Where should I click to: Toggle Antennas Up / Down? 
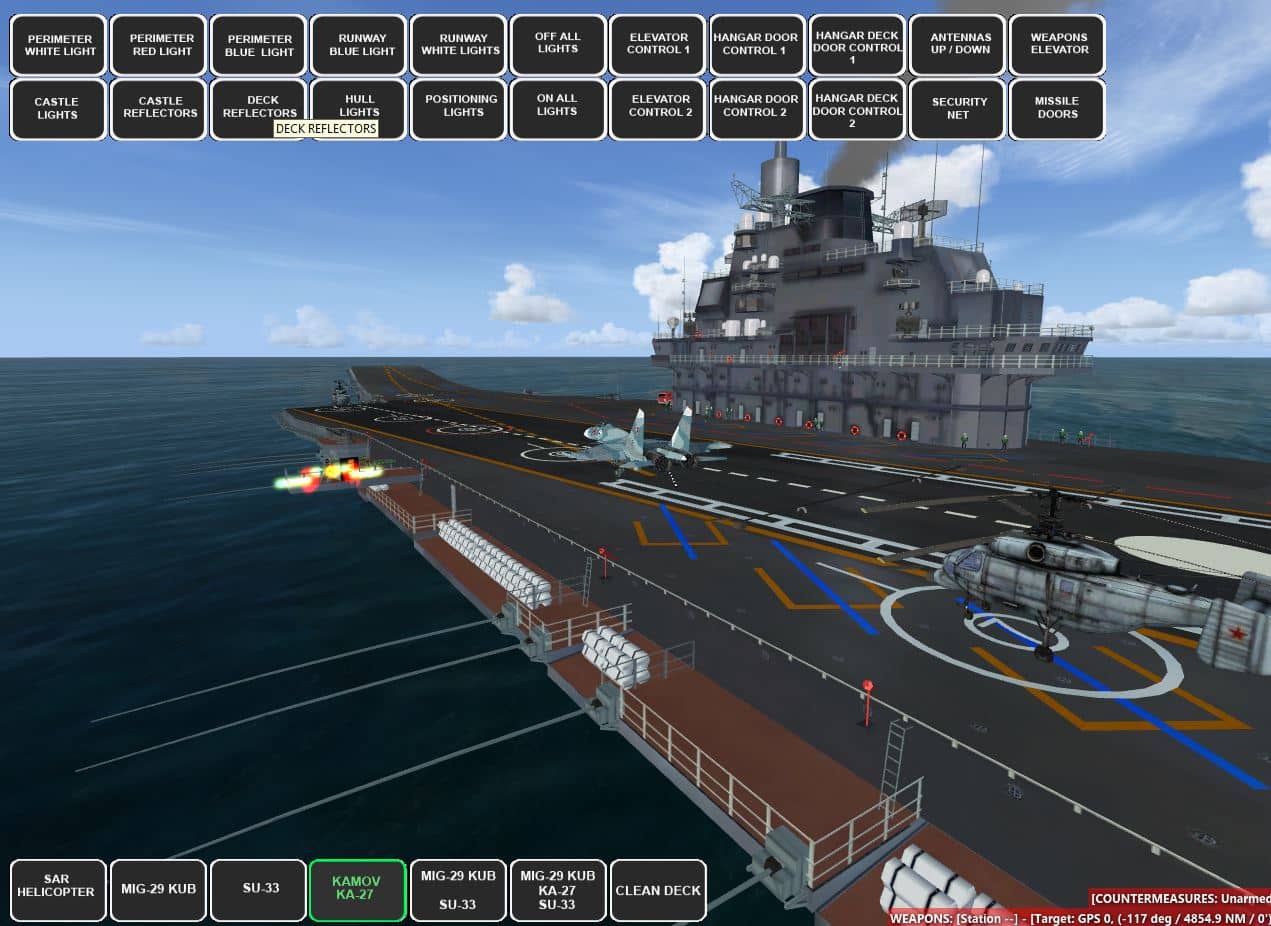pos(957,45)
